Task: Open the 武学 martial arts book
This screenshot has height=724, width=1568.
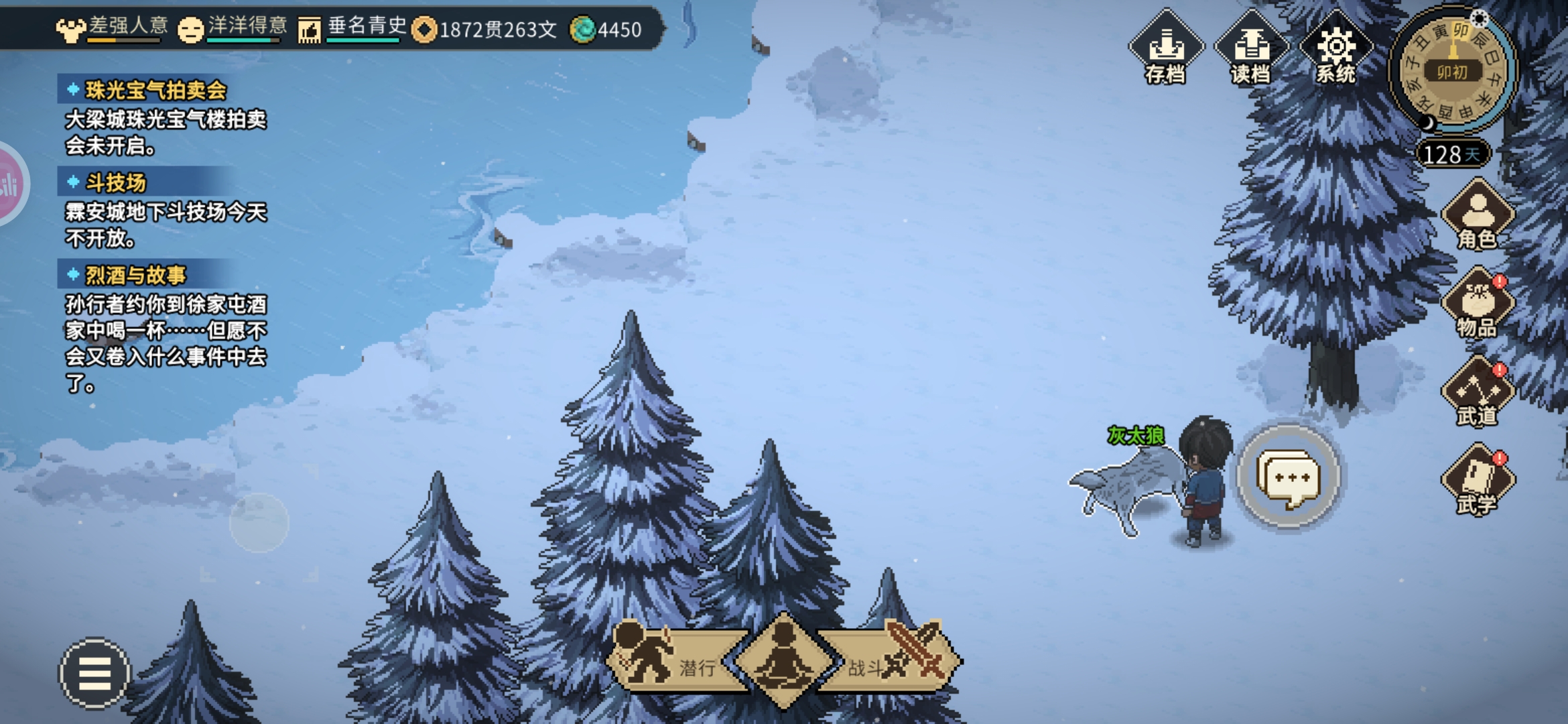Action: (x=1477, y=480)
